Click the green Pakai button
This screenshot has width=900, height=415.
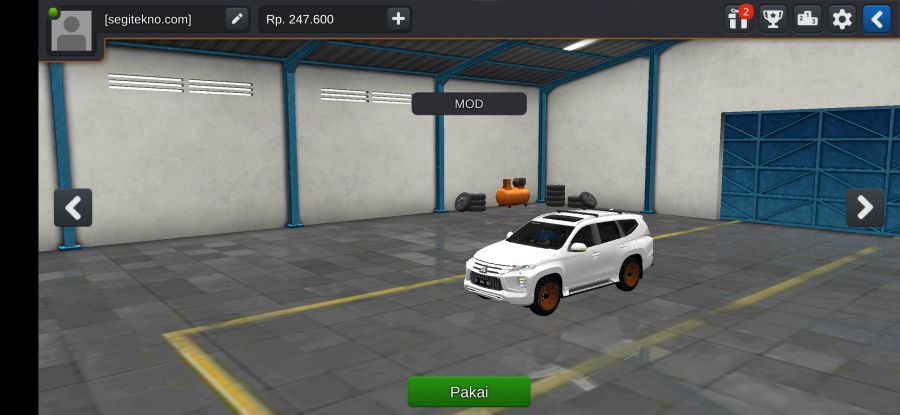click(469, 391)
